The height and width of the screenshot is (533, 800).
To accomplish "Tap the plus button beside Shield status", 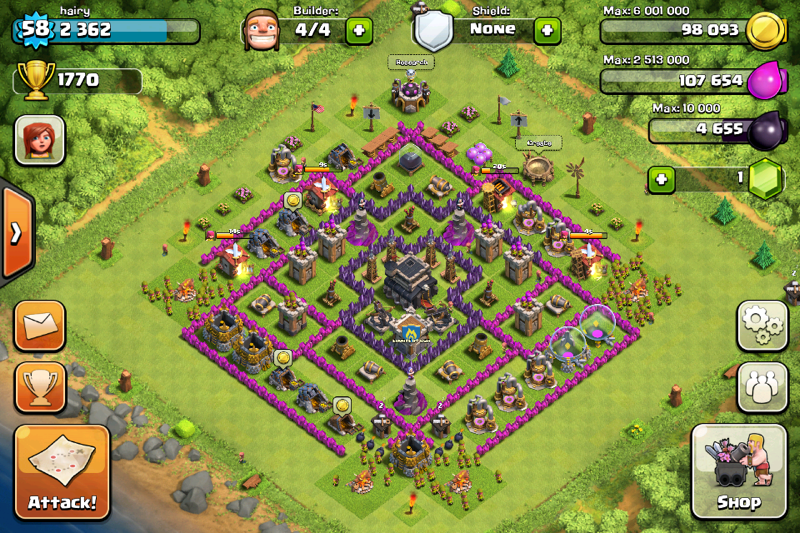I will (x=547, y=30).
